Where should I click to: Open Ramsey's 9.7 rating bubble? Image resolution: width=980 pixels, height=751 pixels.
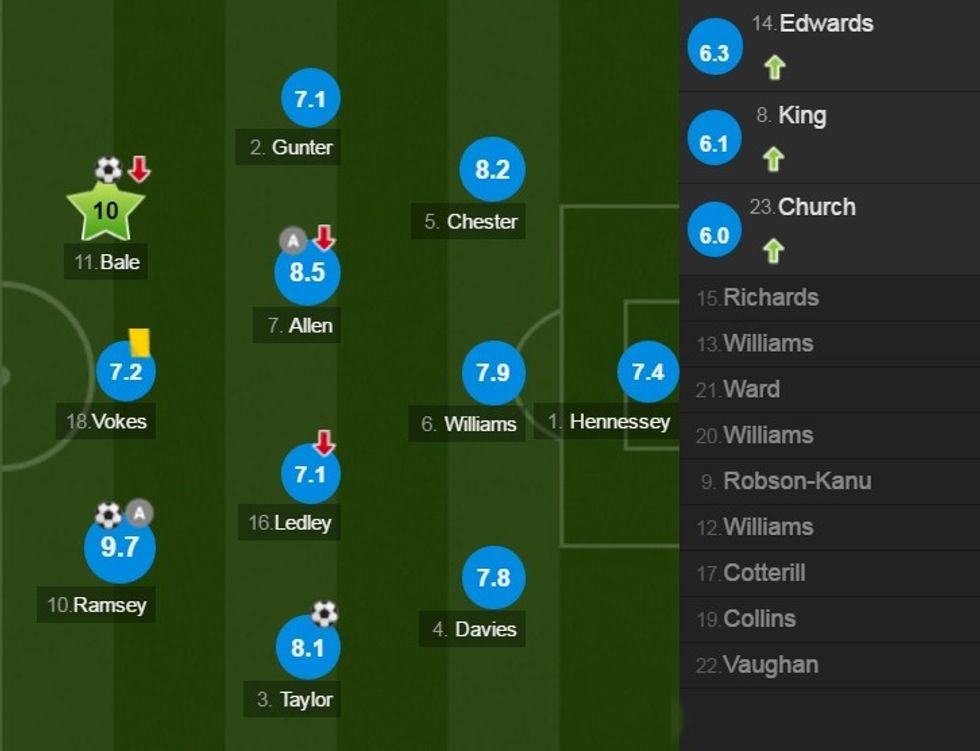tap(120, 547)
